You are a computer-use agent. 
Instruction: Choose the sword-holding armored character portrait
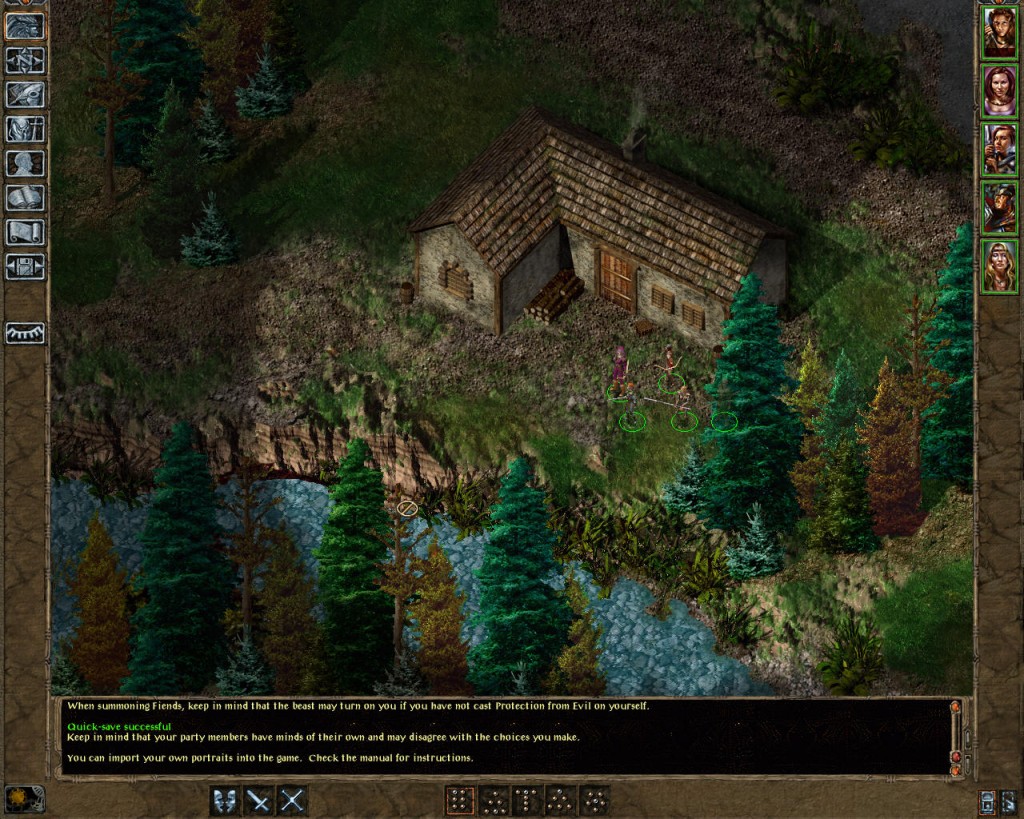tap(998, 149)
